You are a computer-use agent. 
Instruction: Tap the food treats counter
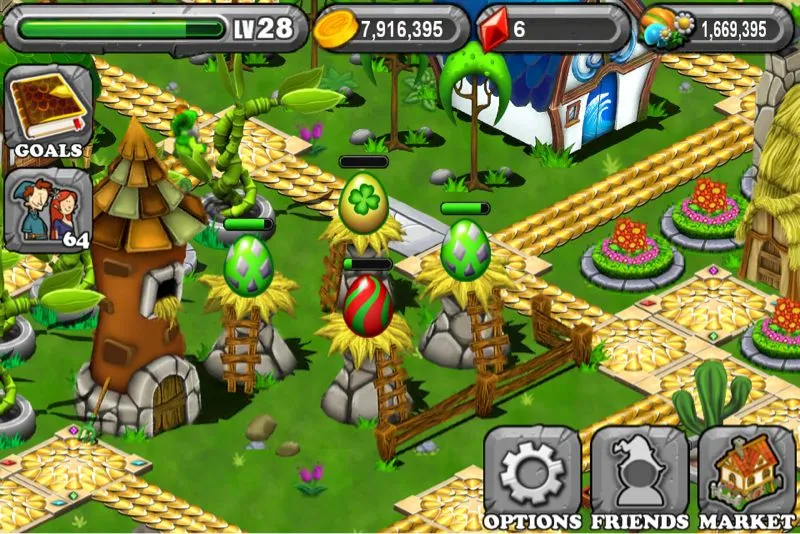coord(715,29)
